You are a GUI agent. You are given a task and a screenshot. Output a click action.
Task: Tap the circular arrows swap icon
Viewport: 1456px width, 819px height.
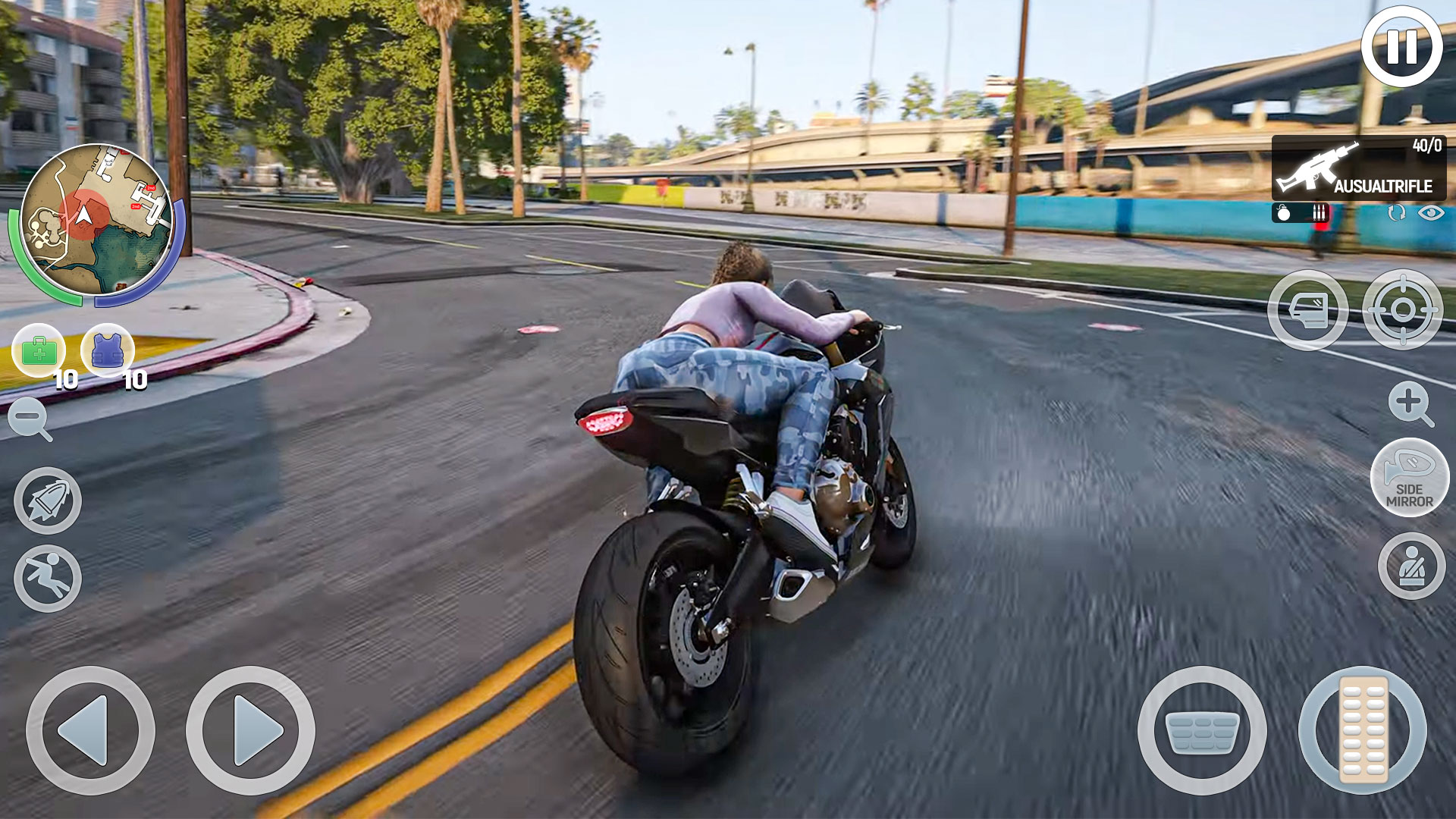coord(1396,213)
